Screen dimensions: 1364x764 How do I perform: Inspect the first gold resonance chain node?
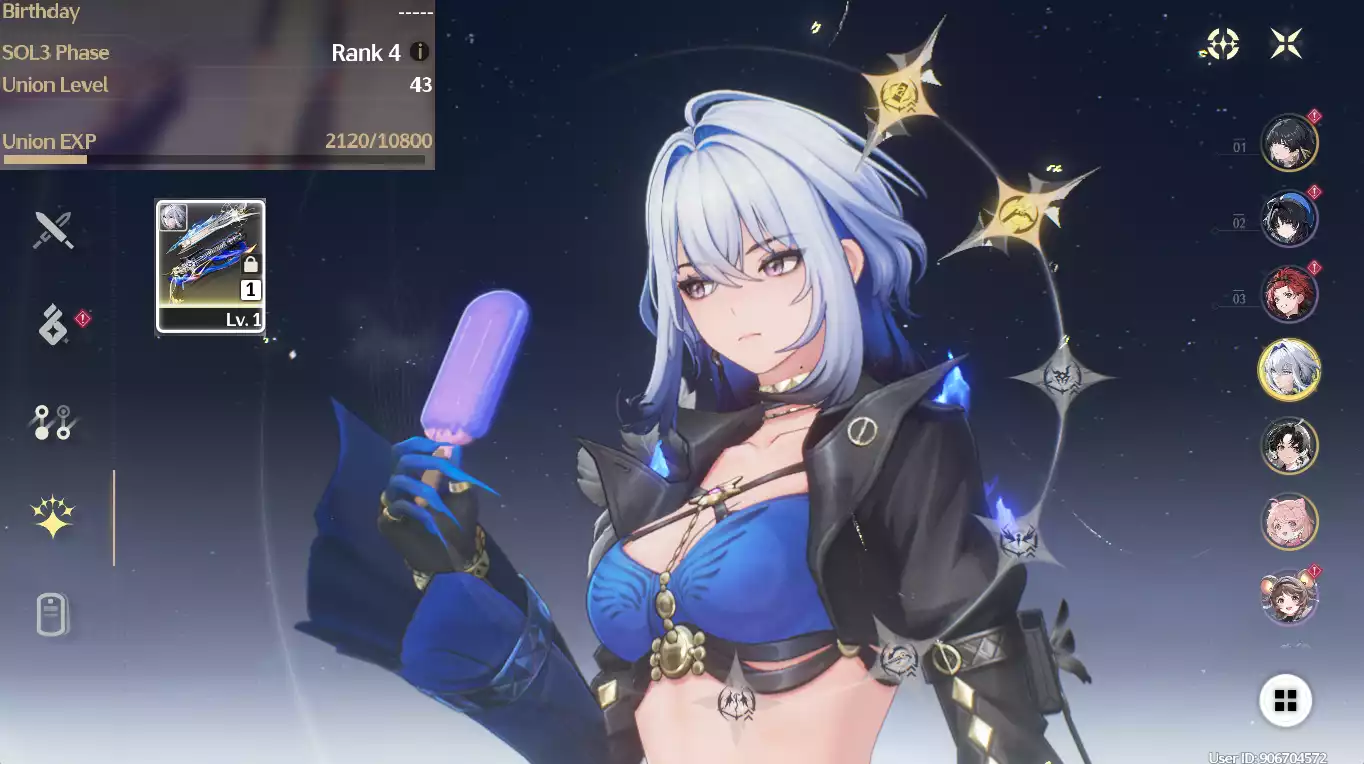coord(900,96)
